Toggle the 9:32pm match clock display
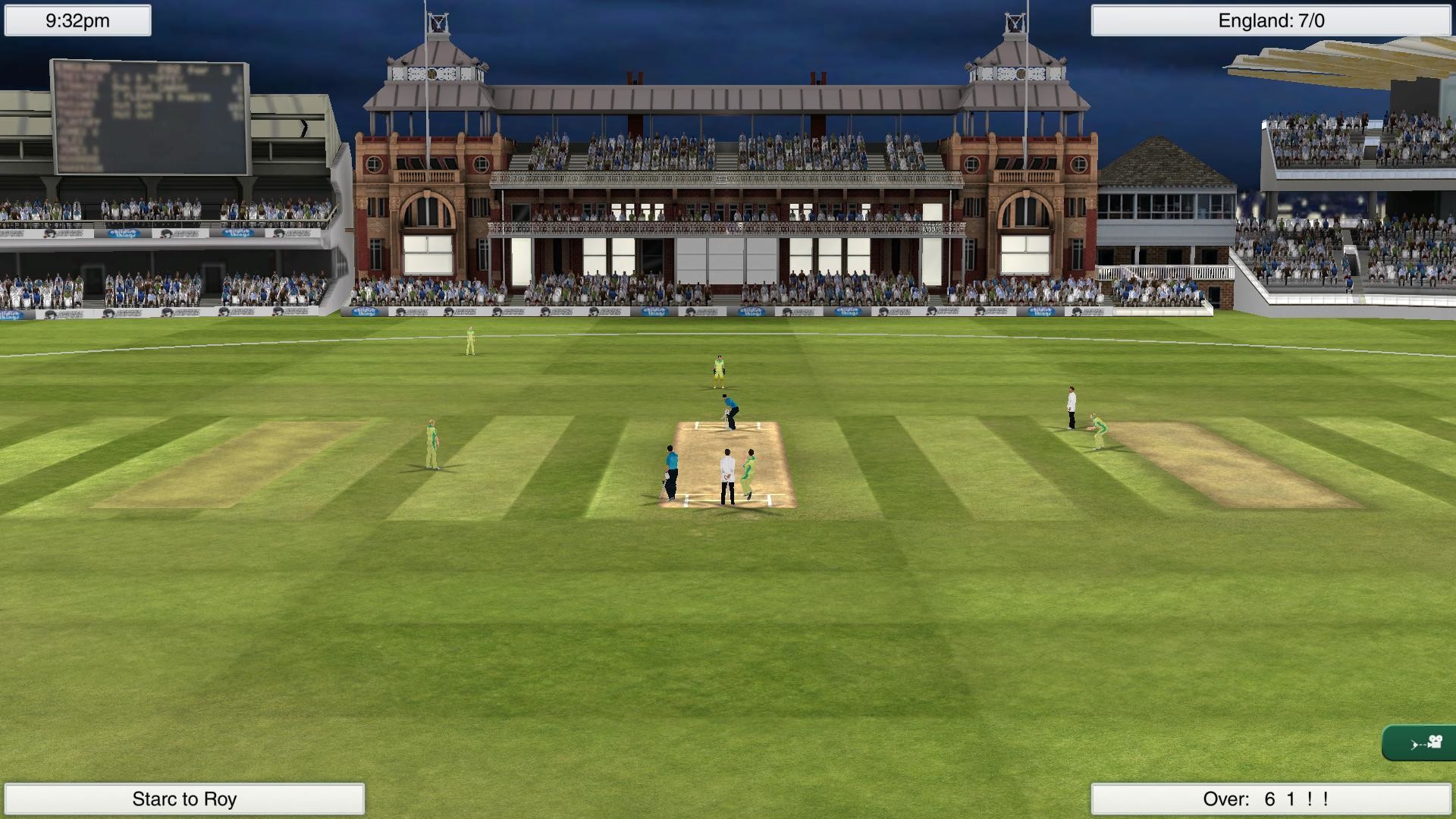 76,20
